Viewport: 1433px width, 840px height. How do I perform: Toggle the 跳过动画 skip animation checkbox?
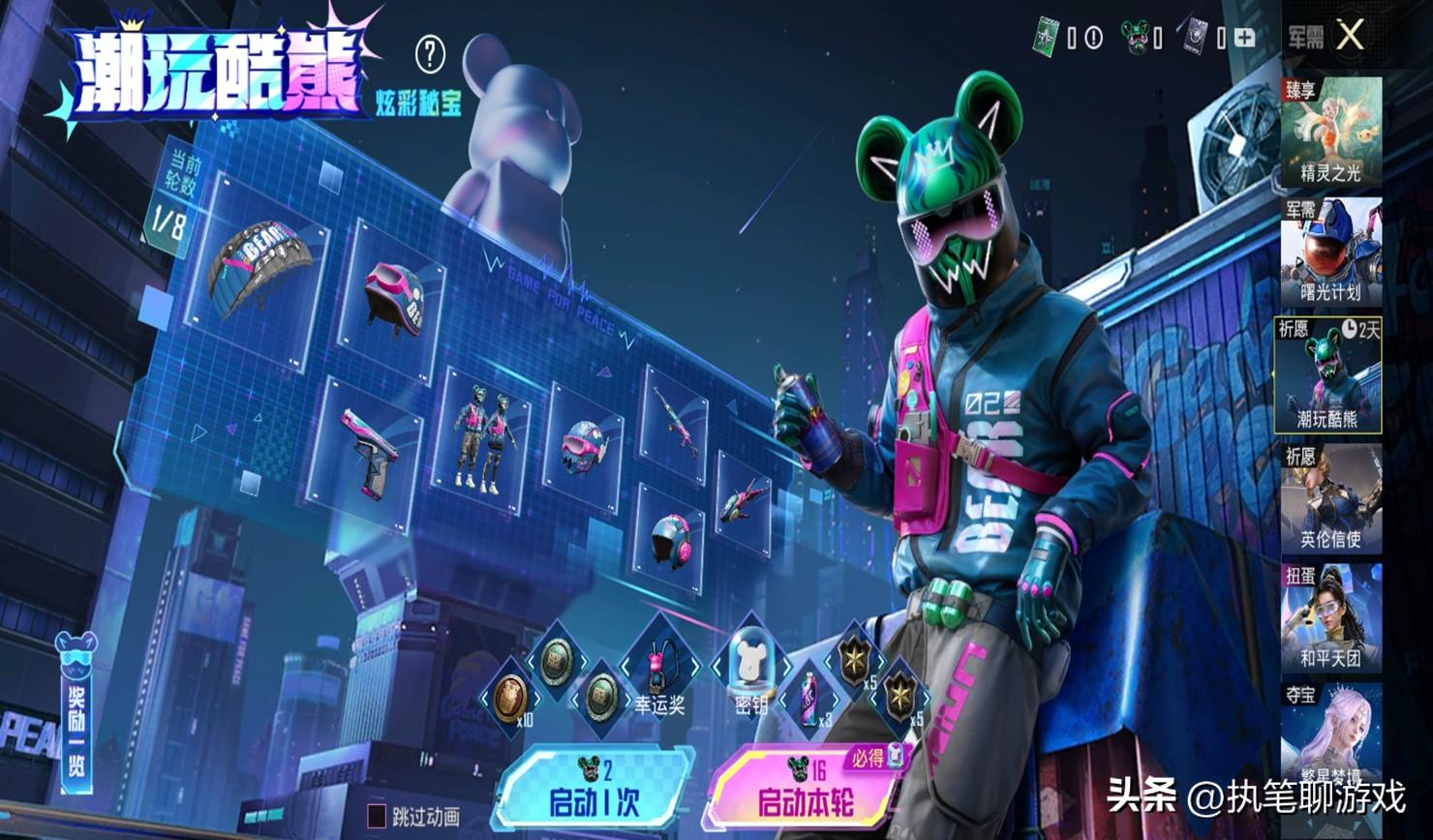tap(377, 816)
